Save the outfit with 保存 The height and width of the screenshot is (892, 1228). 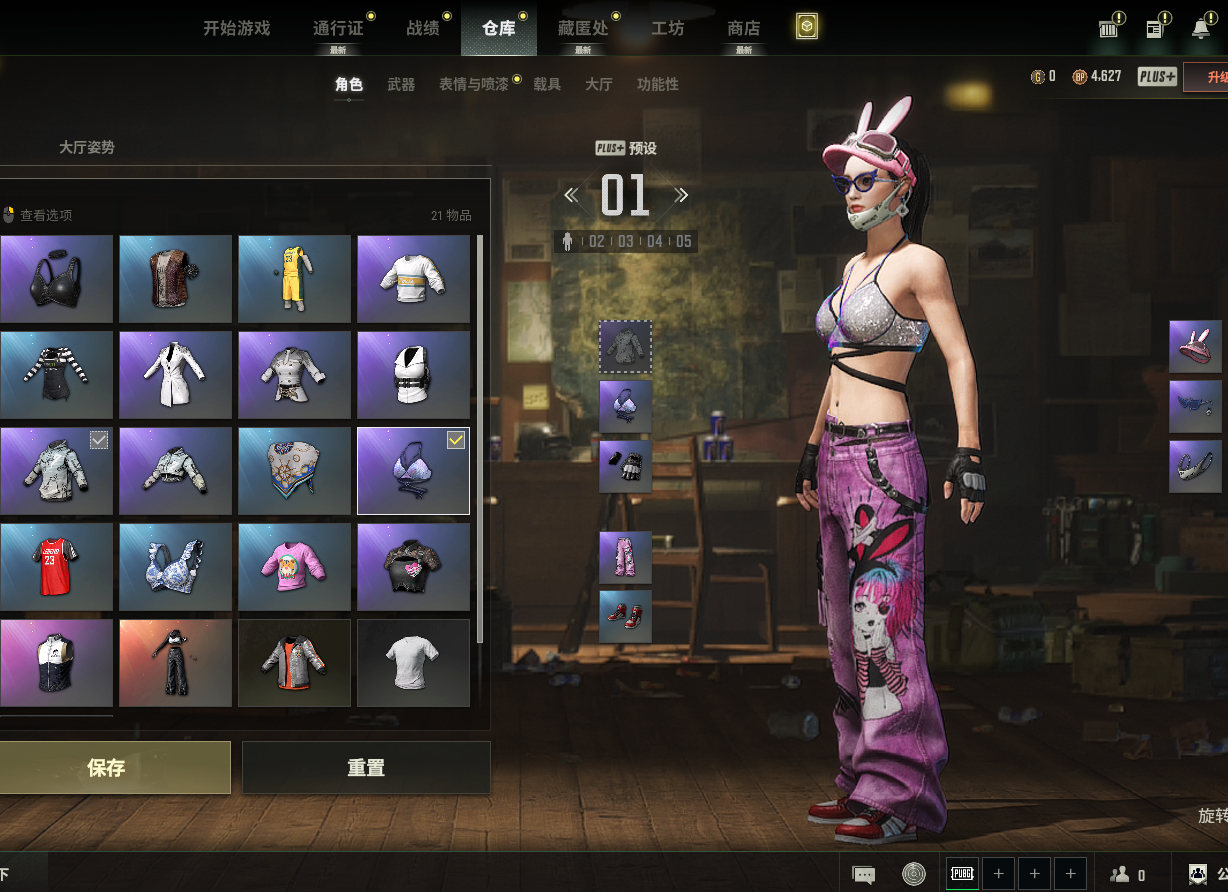(107, 768)
